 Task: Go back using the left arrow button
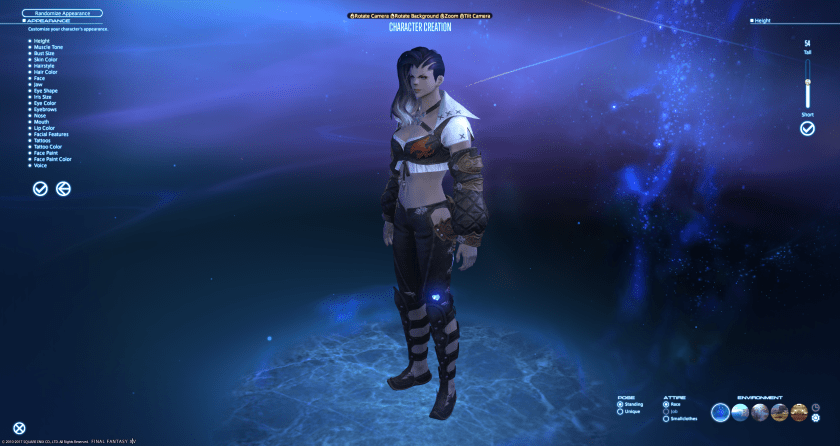(63, 188)
